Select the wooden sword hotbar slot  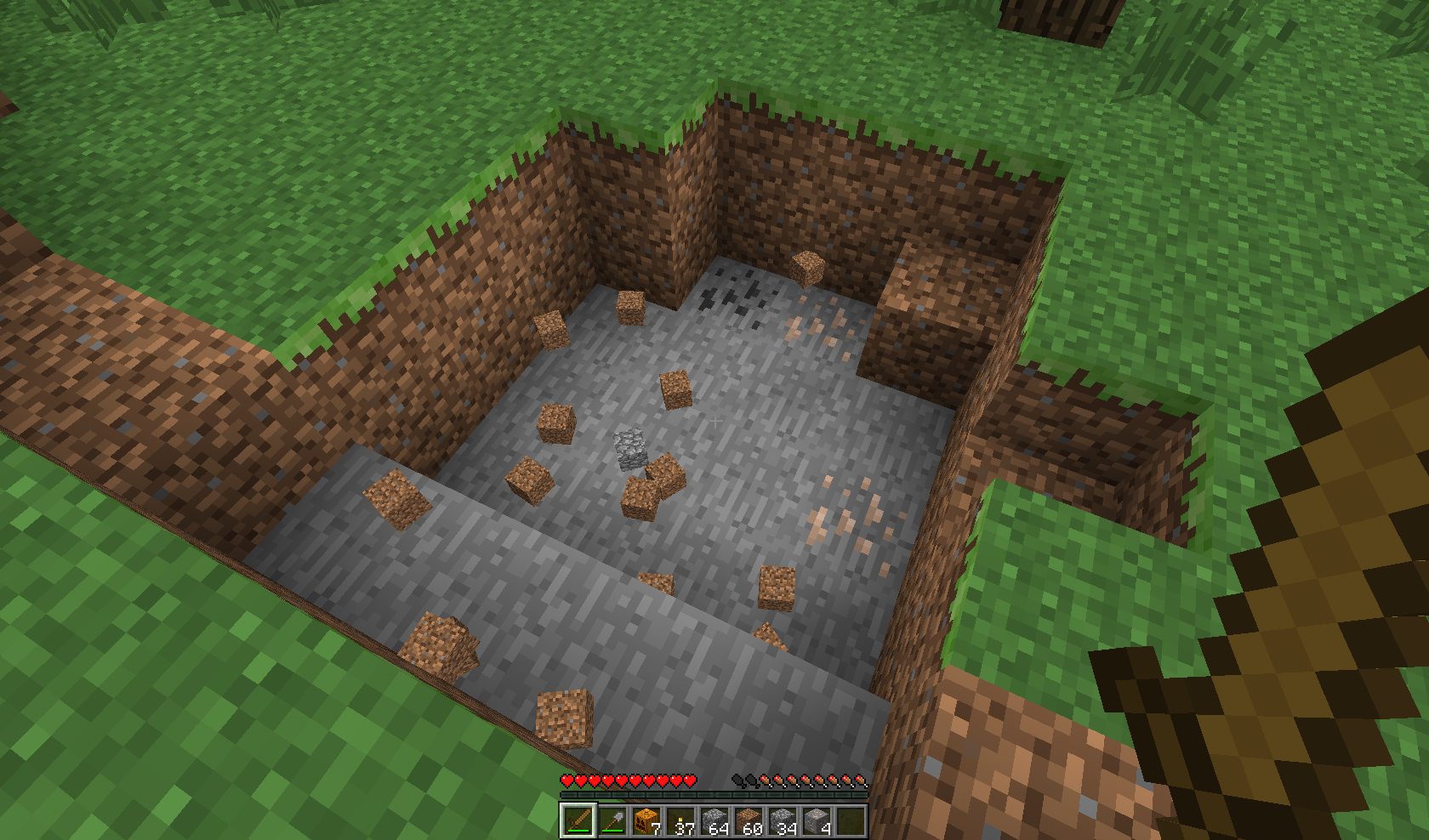tap(578, 820)
